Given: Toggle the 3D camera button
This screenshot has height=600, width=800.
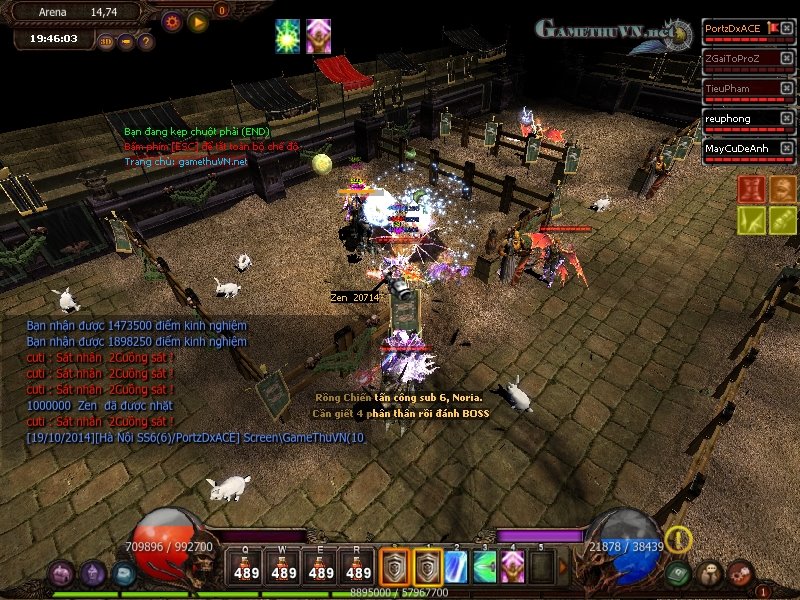Looking at the screenshot, I should point(107,42).
